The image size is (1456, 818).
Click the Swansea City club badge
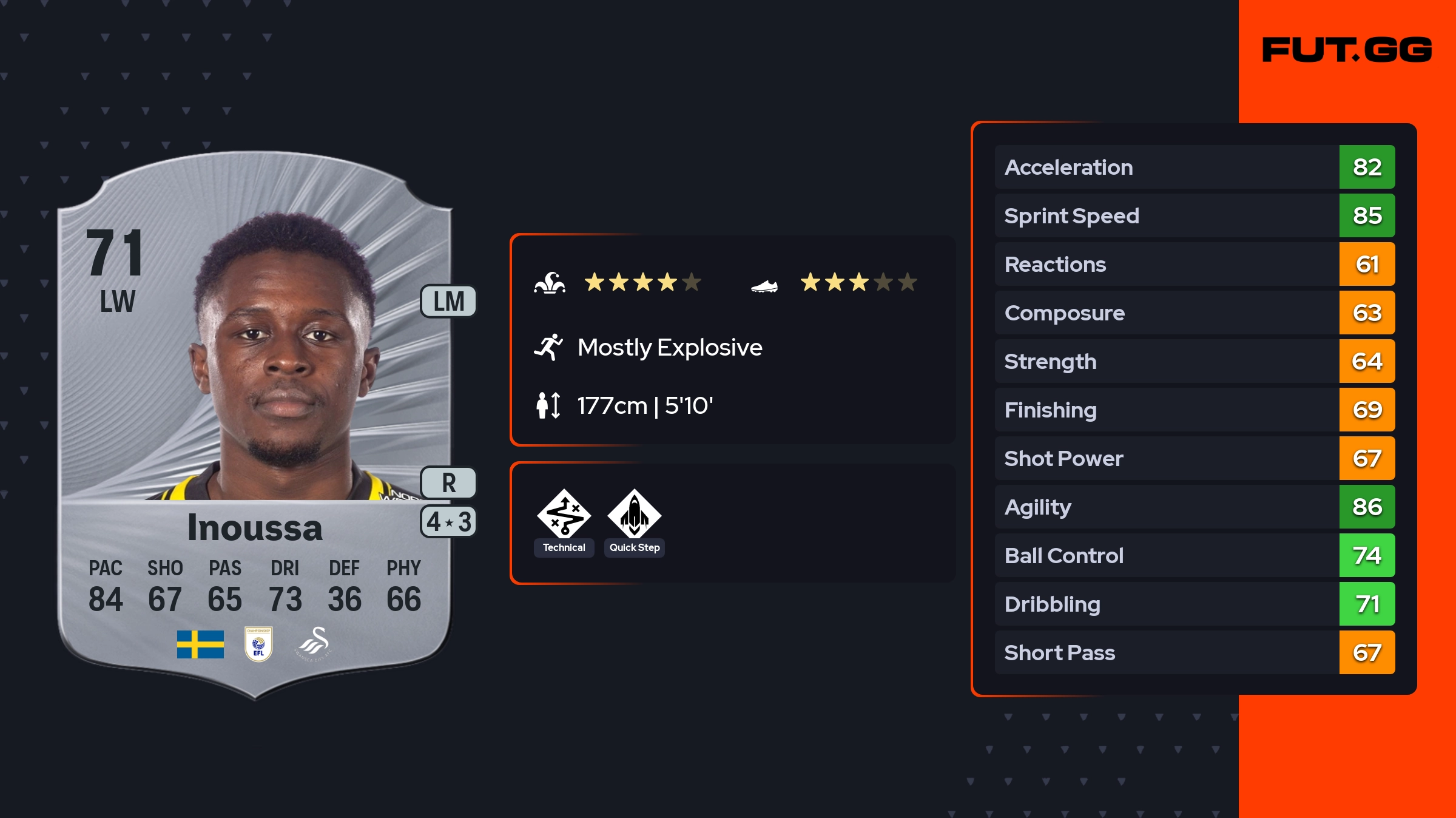(314, 644)
